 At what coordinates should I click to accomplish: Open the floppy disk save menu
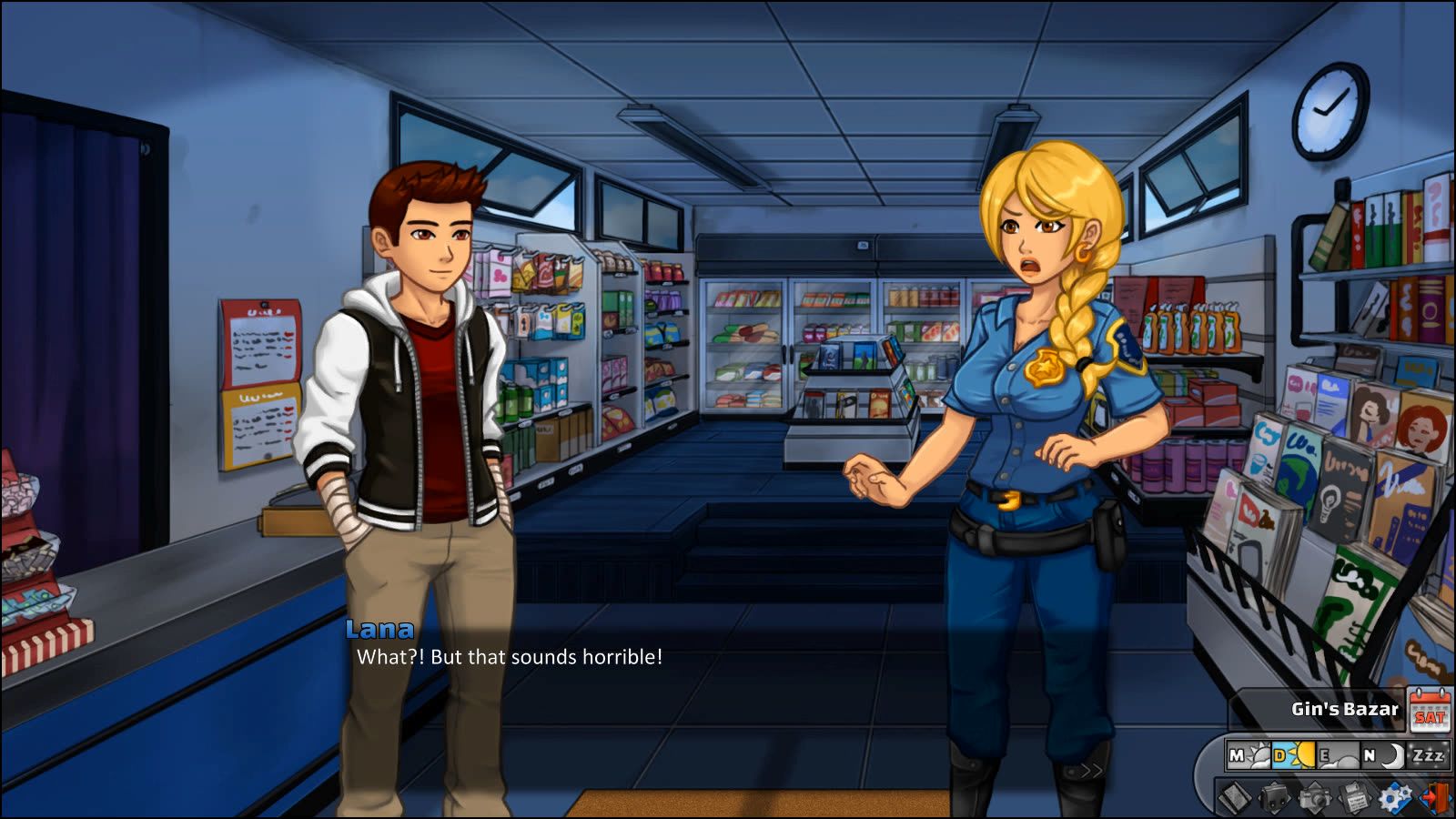1354,798
